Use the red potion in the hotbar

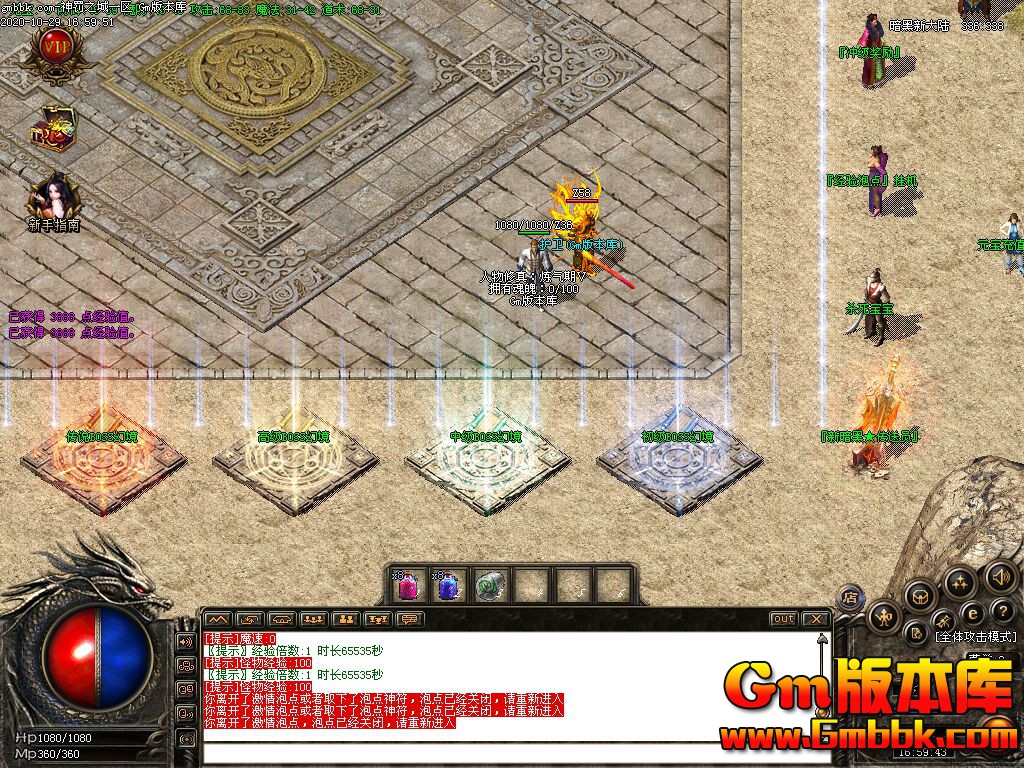(407, 585)
